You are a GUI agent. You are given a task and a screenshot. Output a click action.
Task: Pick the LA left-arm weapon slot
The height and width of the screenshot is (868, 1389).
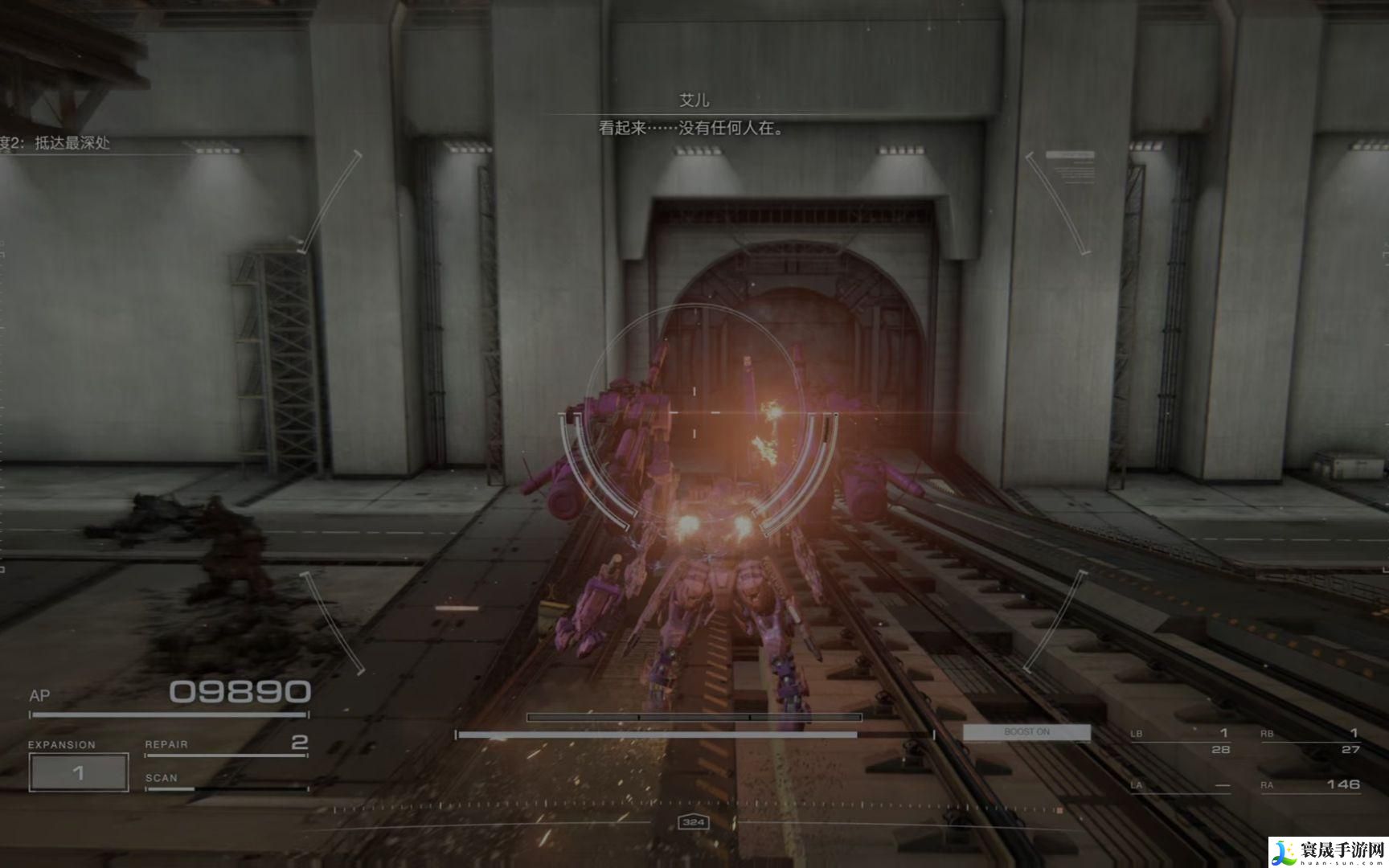click(x=1180, y=784)
